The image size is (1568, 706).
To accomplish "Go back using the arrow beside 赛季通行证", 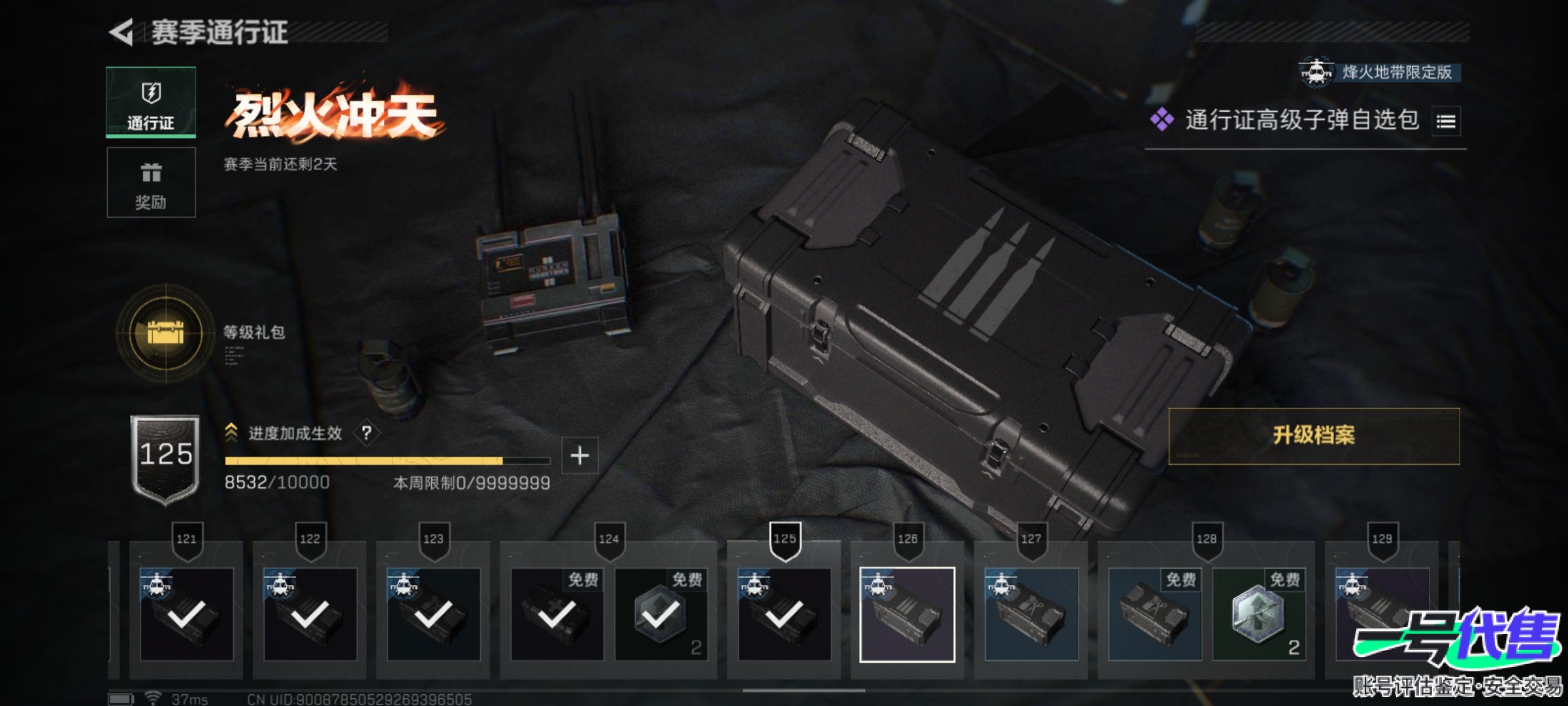I will point(122,32).
